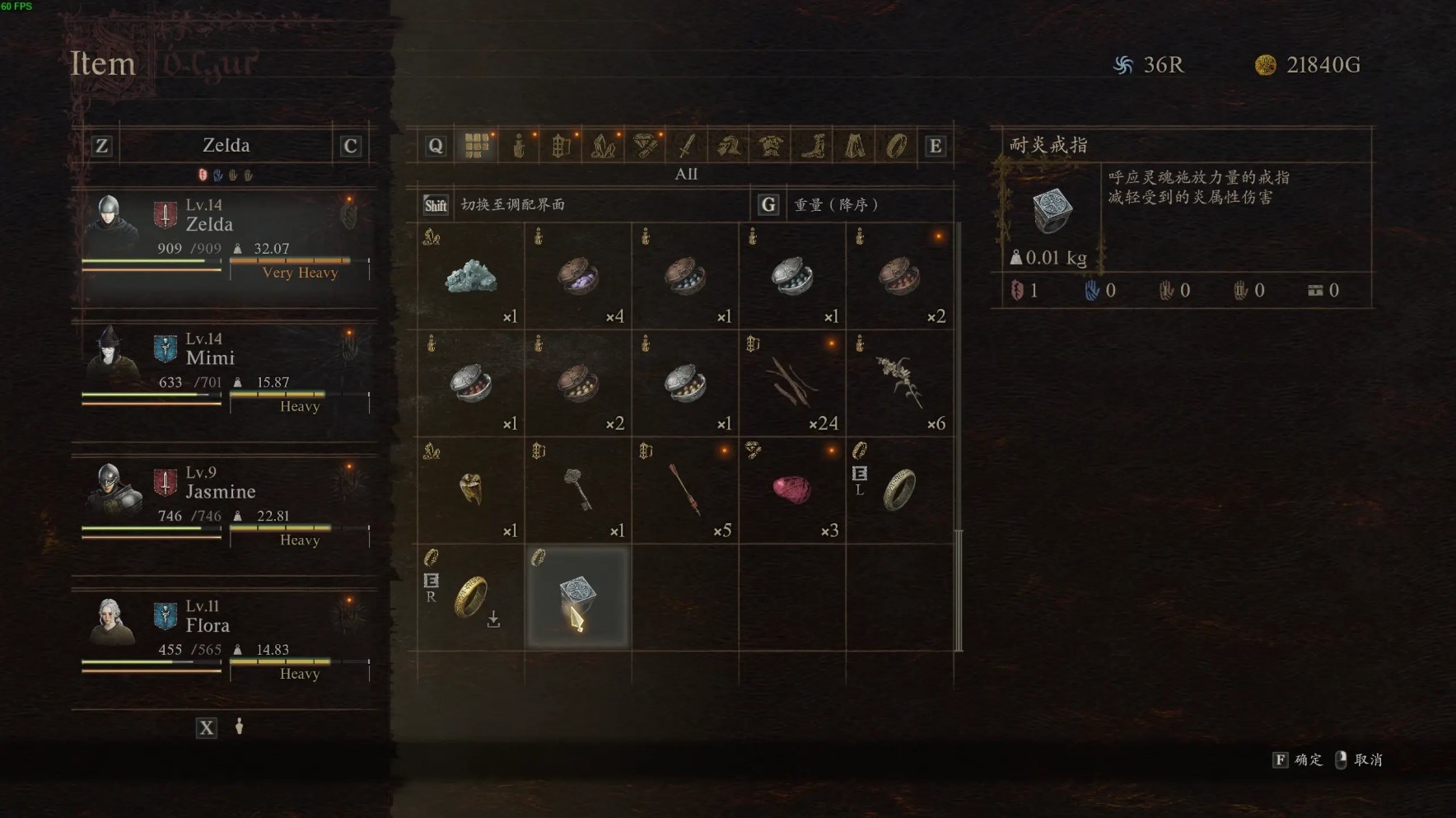The width and height of the screenshot is (1456, 818).
Task: Show the boot leg armor tab
Action: click(x=813, y=146)
